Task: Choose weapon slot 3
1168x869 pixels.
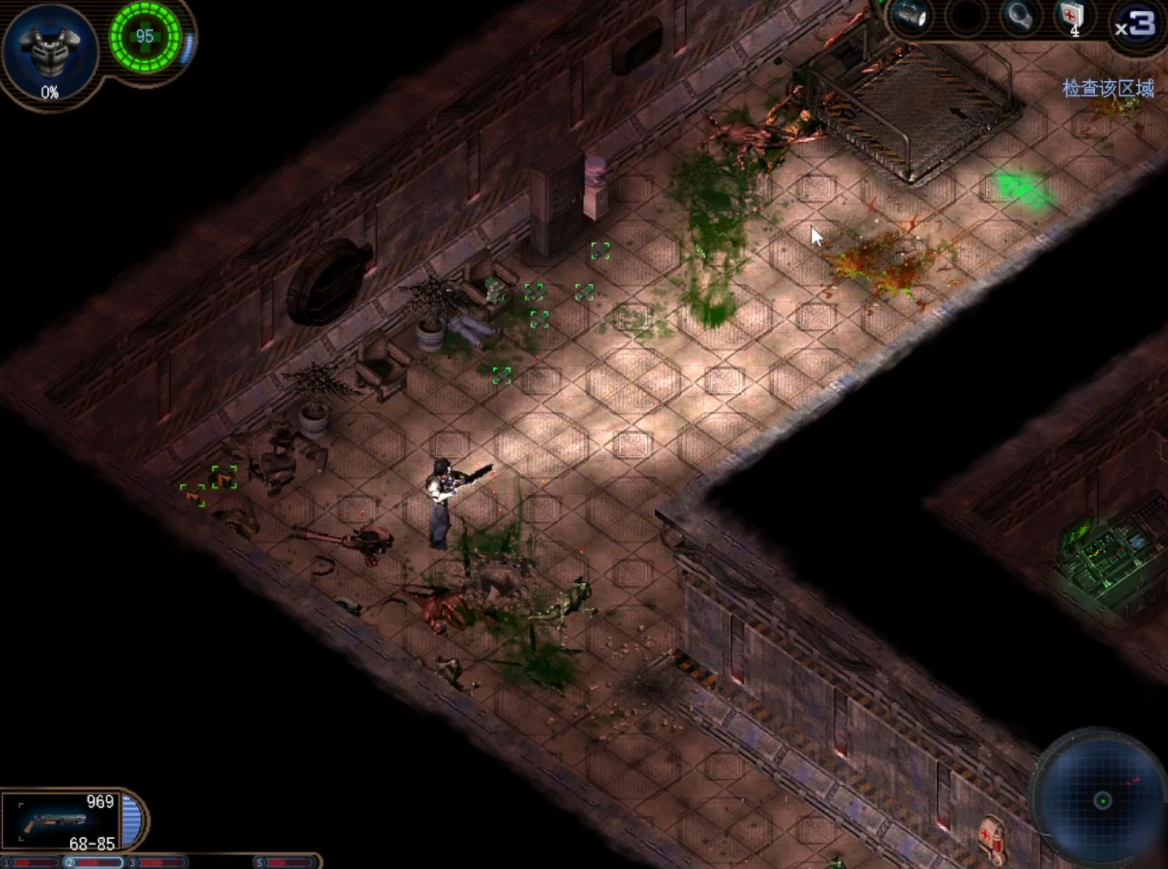Action: pyautogui.click(x=157, y=862)
